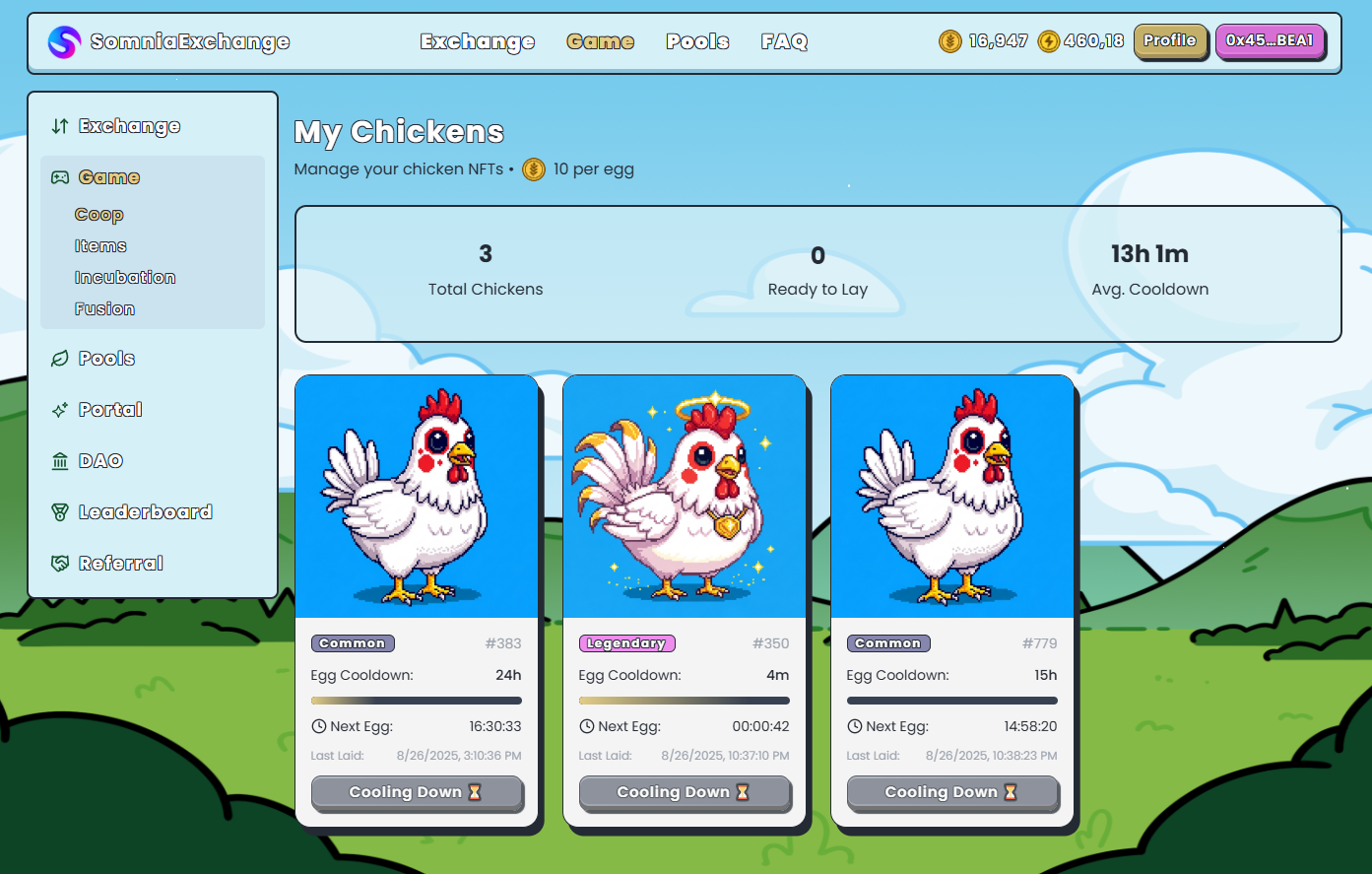
Task: Open Exchange in the top navigation
Action: 478,41
